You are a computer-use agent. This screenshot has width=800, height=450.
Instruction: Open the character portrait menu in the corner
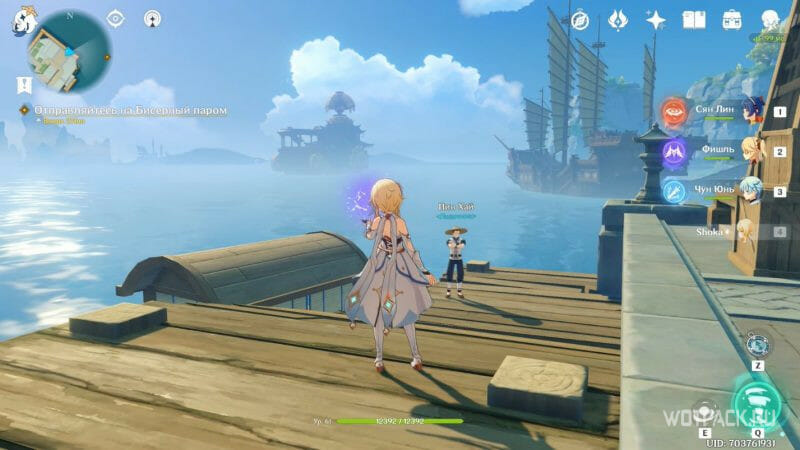coord(770,20)
